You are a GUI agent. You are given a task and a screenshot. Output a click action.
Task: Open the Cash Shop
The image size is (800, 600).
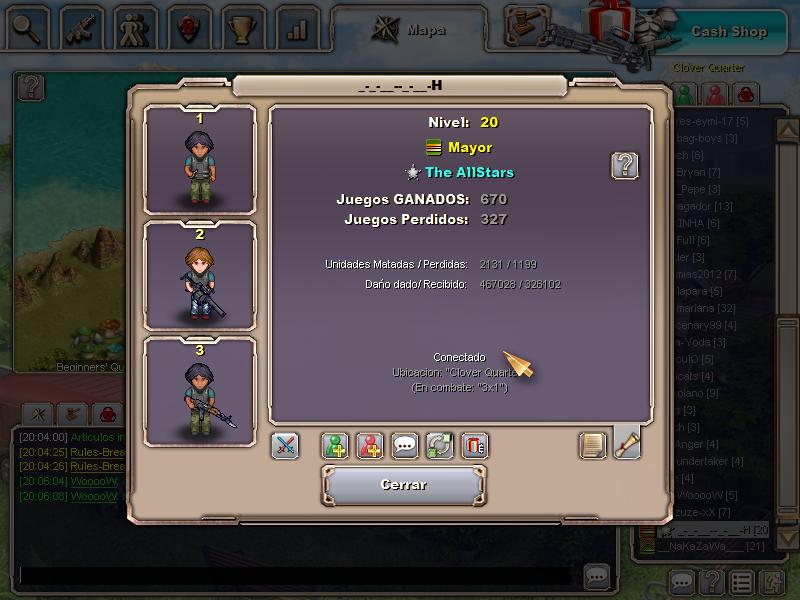click(x=728, y=31)
